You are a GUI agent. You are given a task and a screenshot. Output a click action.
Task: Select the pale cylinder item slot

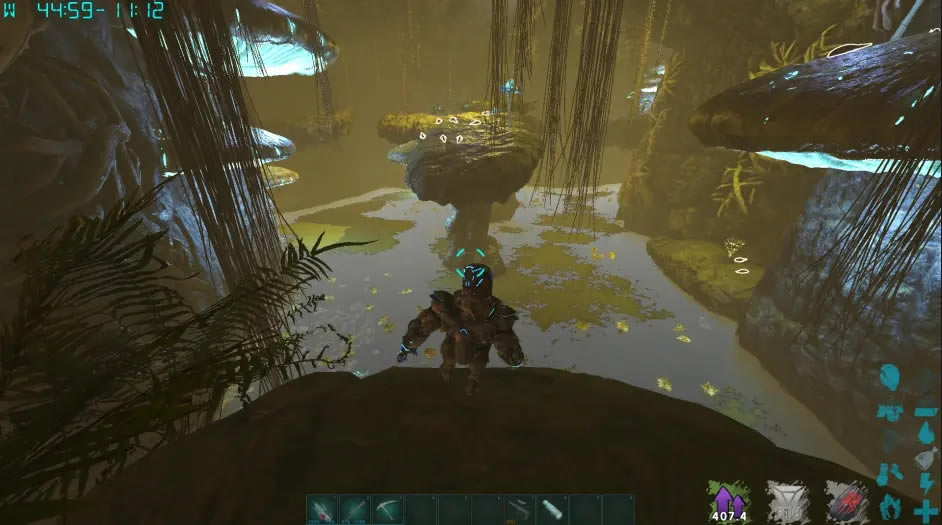pyautogui.click(x=551, y=508)
